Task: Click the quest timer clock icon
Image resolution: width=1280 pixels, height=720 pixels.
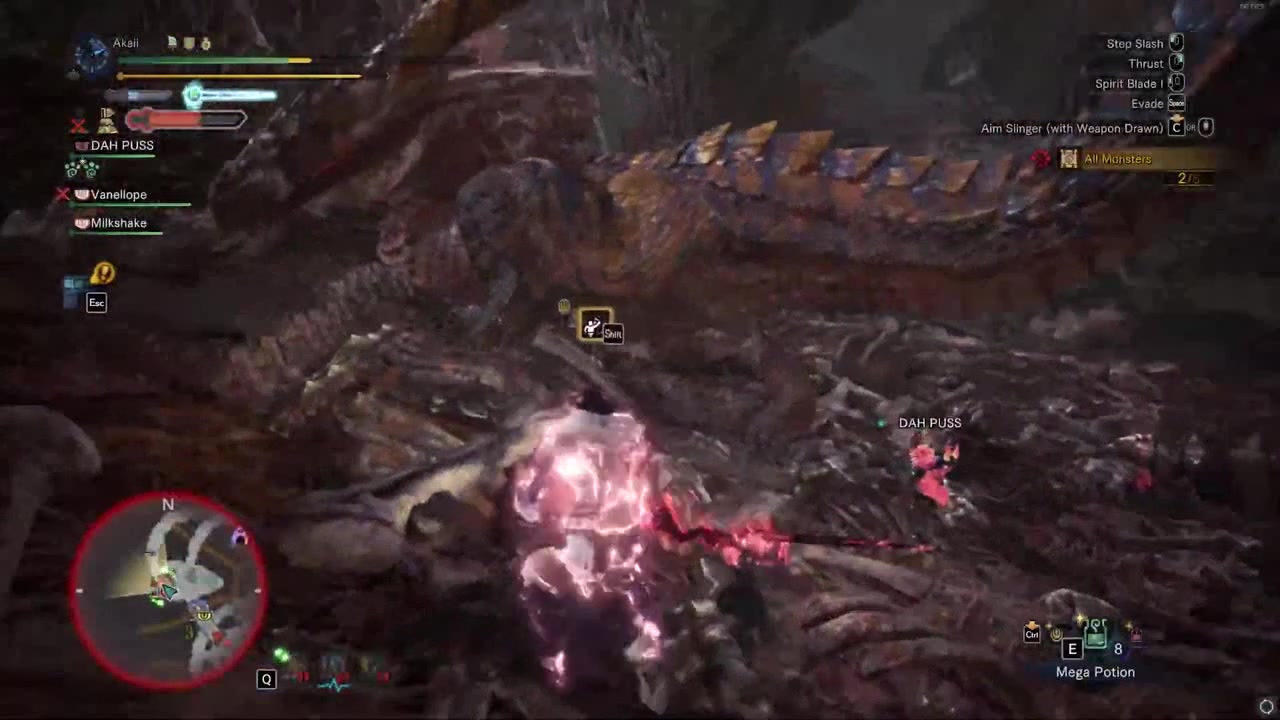Action: (x=93, y=56)
